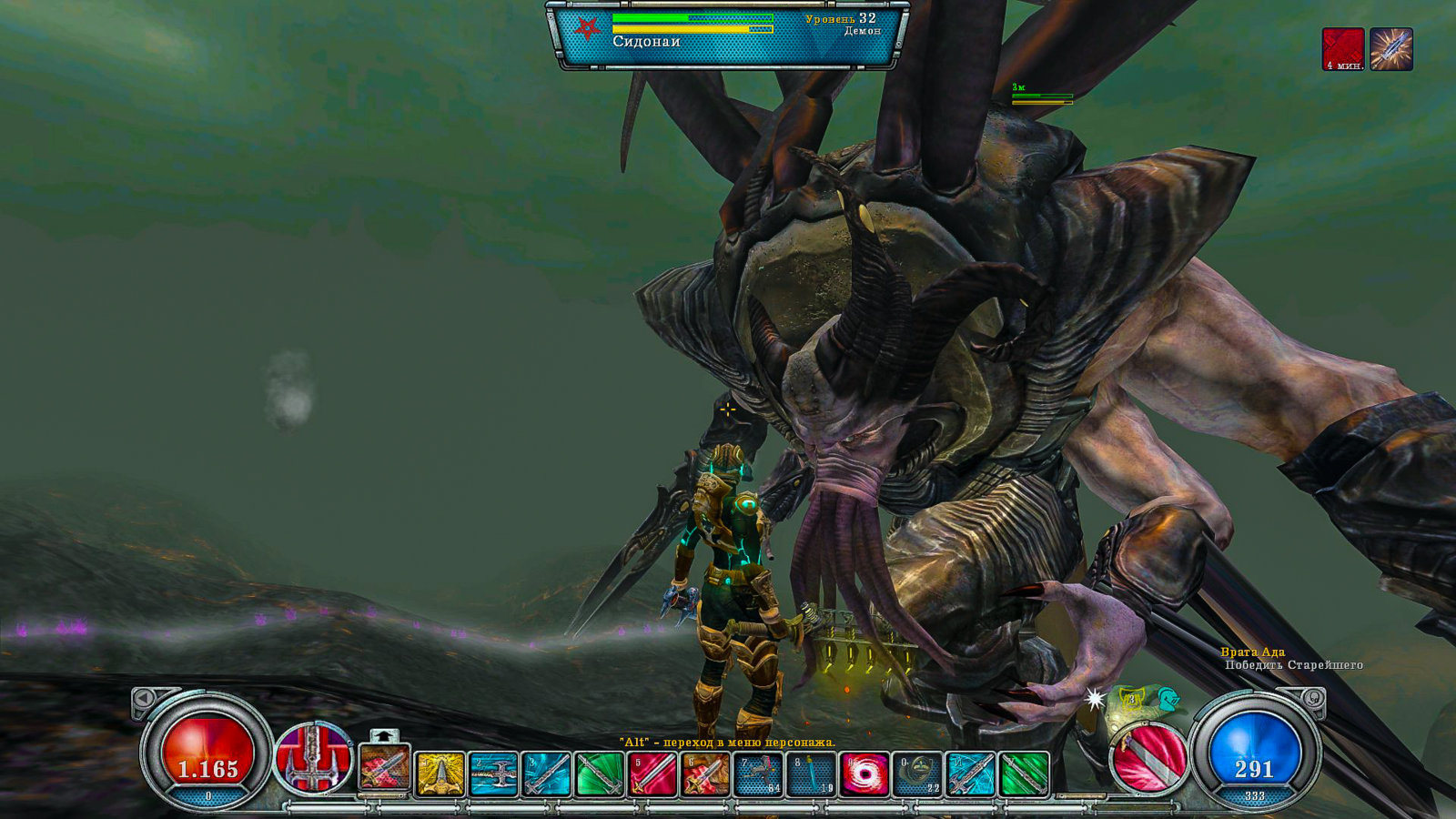
Task: Click the yellow armor icon with number 3
Action: [x=1132, y=701]
